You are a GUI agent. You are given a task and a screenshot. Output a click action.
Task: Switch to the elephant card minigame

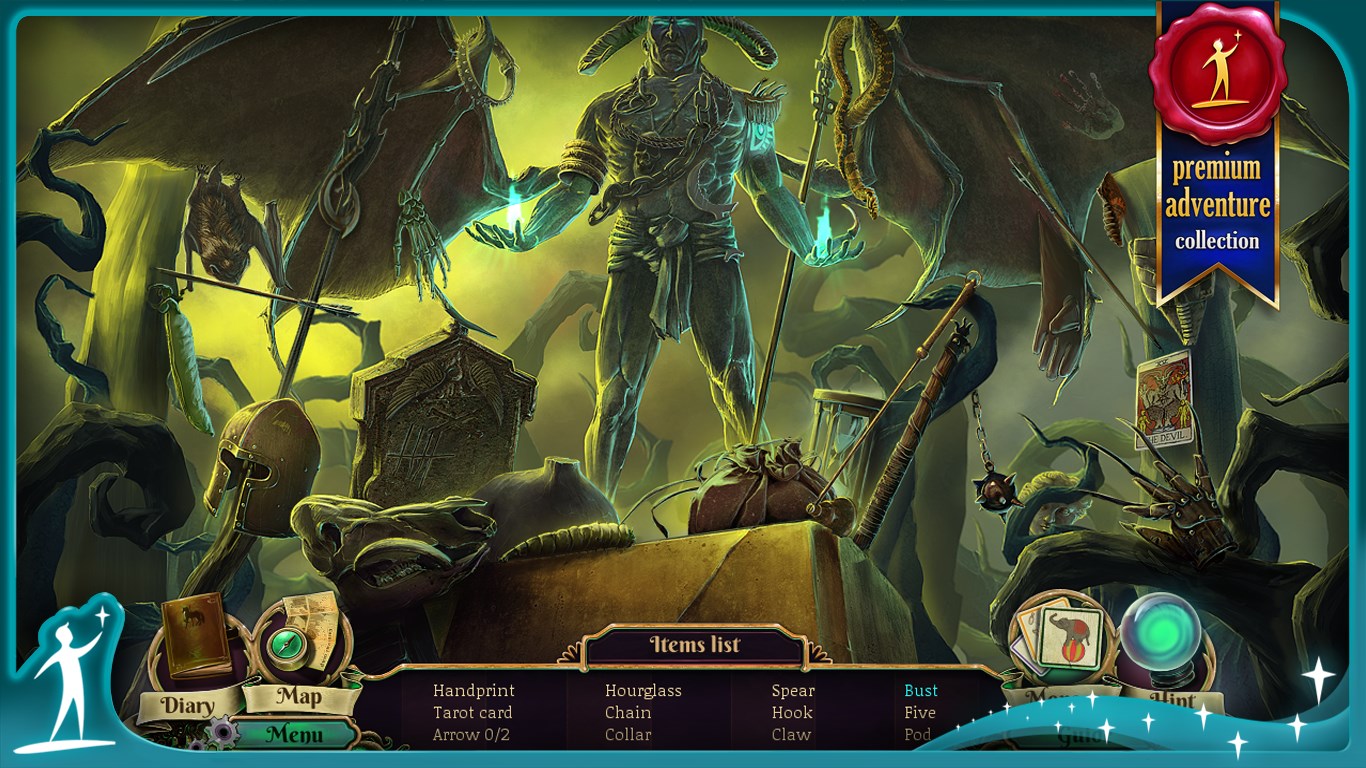click(1060, 639)
